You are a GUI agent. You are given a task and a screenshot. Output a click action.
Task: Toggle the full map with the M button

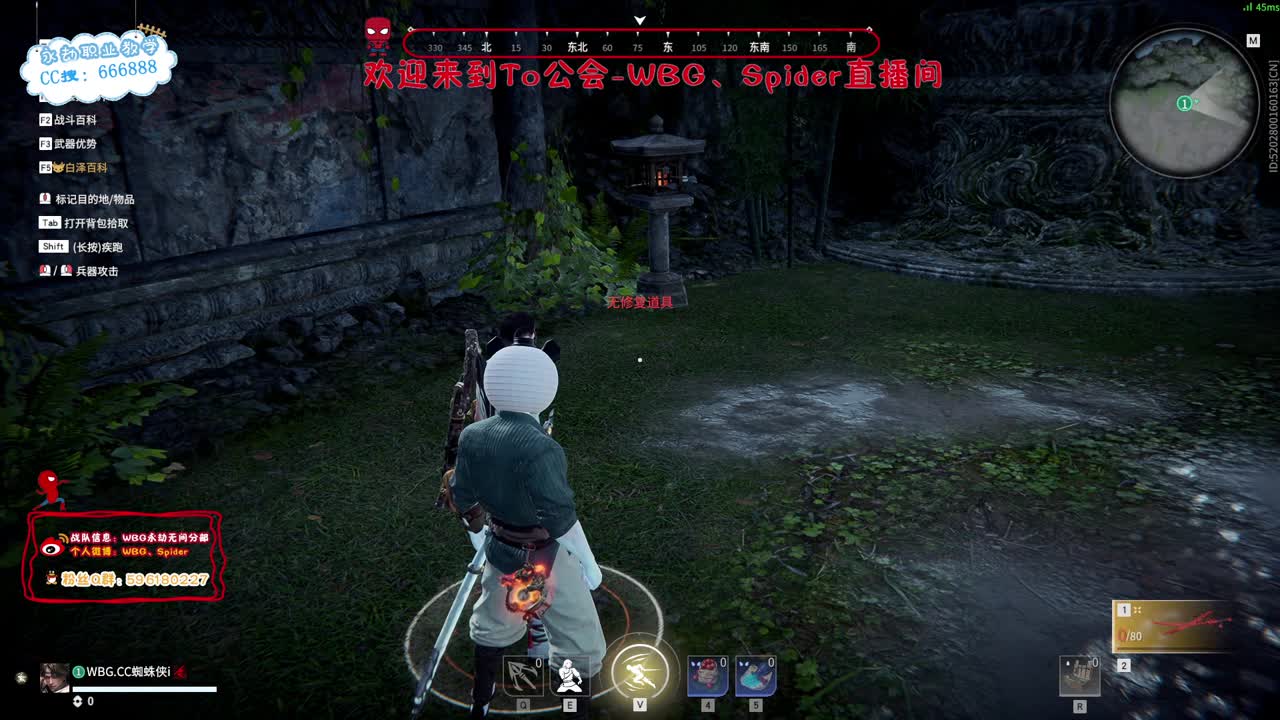pos(1252,41)
